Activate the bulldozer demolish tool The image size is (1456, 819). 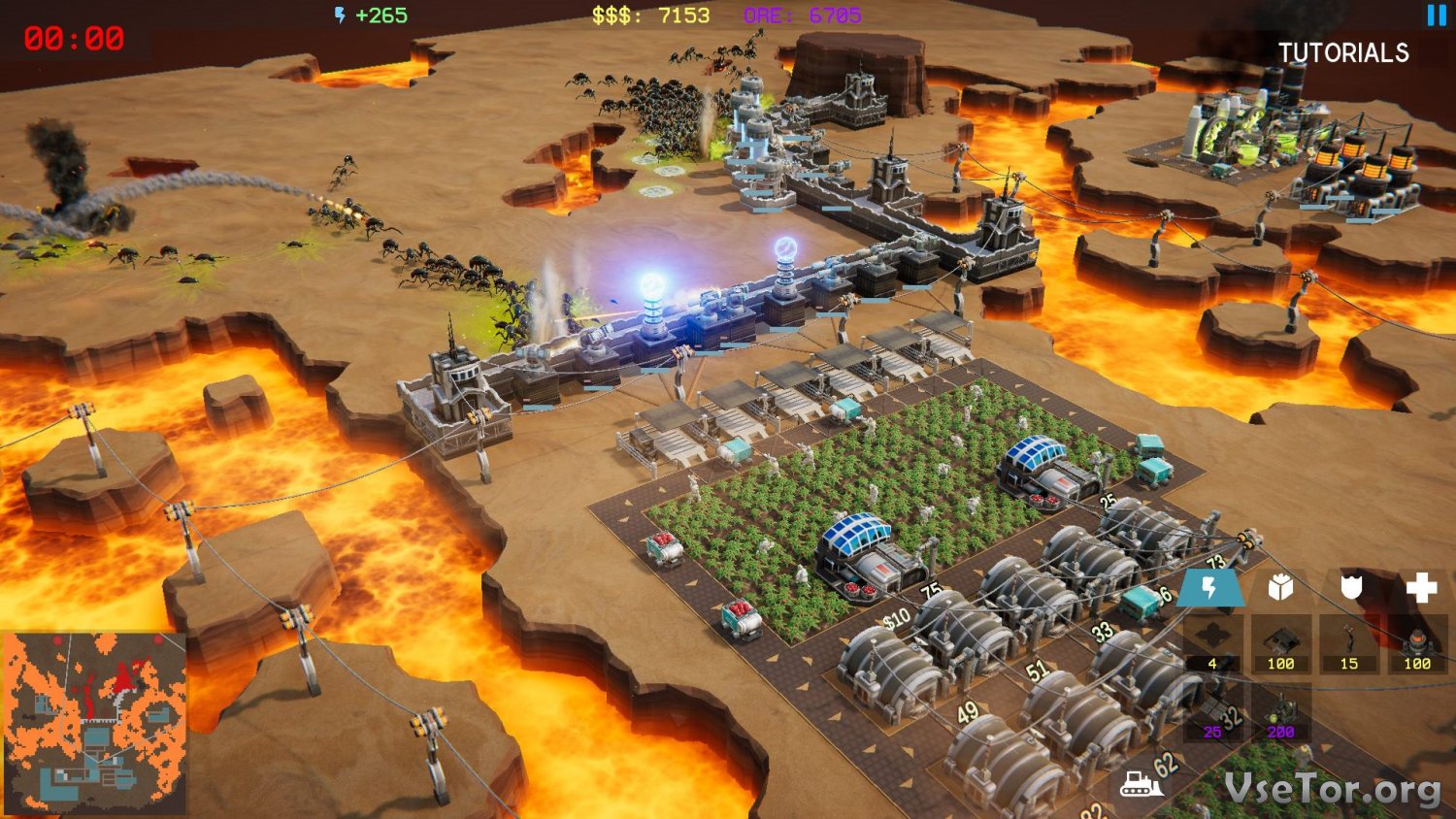1141,783
